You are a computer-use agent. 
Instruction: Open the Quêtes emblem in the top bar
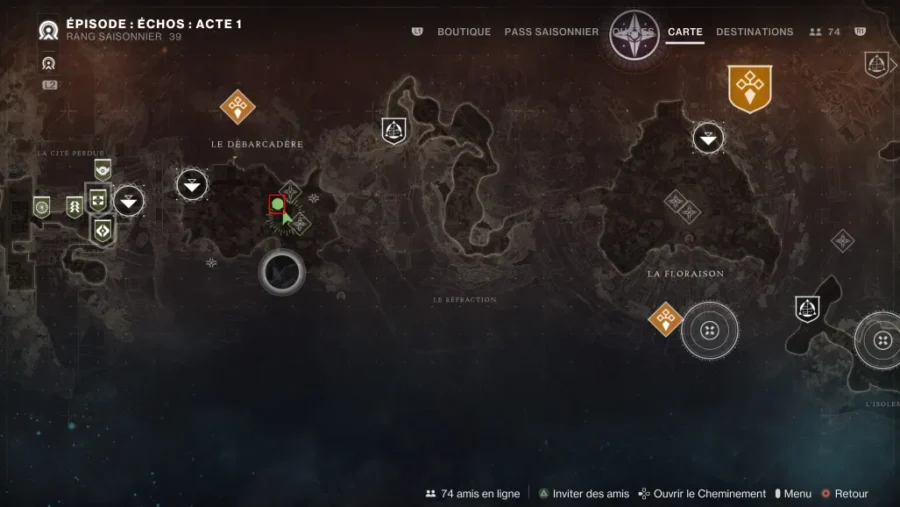click(634, 34)
